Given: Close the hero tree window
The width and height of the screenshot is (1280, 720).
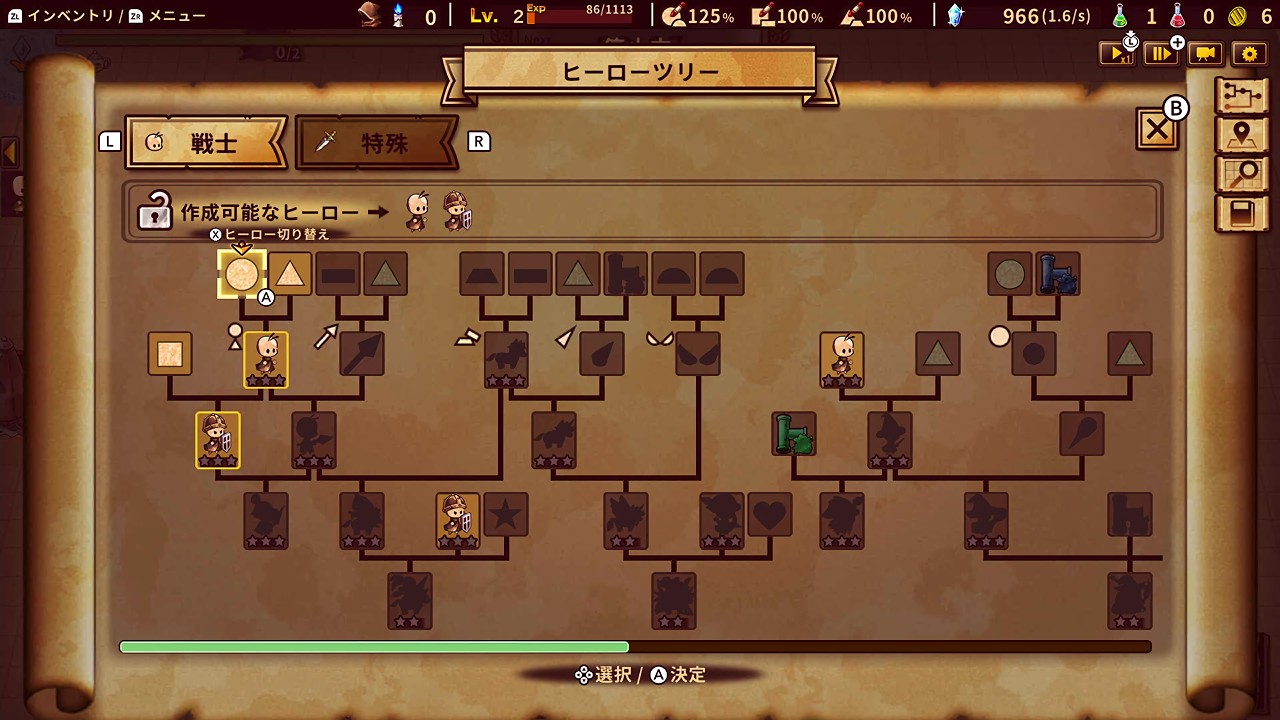Looking at the screenshot, I should tap(1157, 129).
